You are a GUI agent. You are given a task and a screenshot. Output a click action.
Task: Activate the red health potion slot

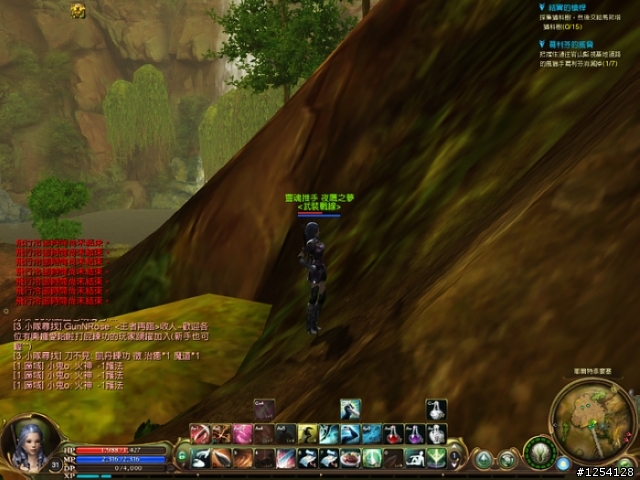[393, 434]
